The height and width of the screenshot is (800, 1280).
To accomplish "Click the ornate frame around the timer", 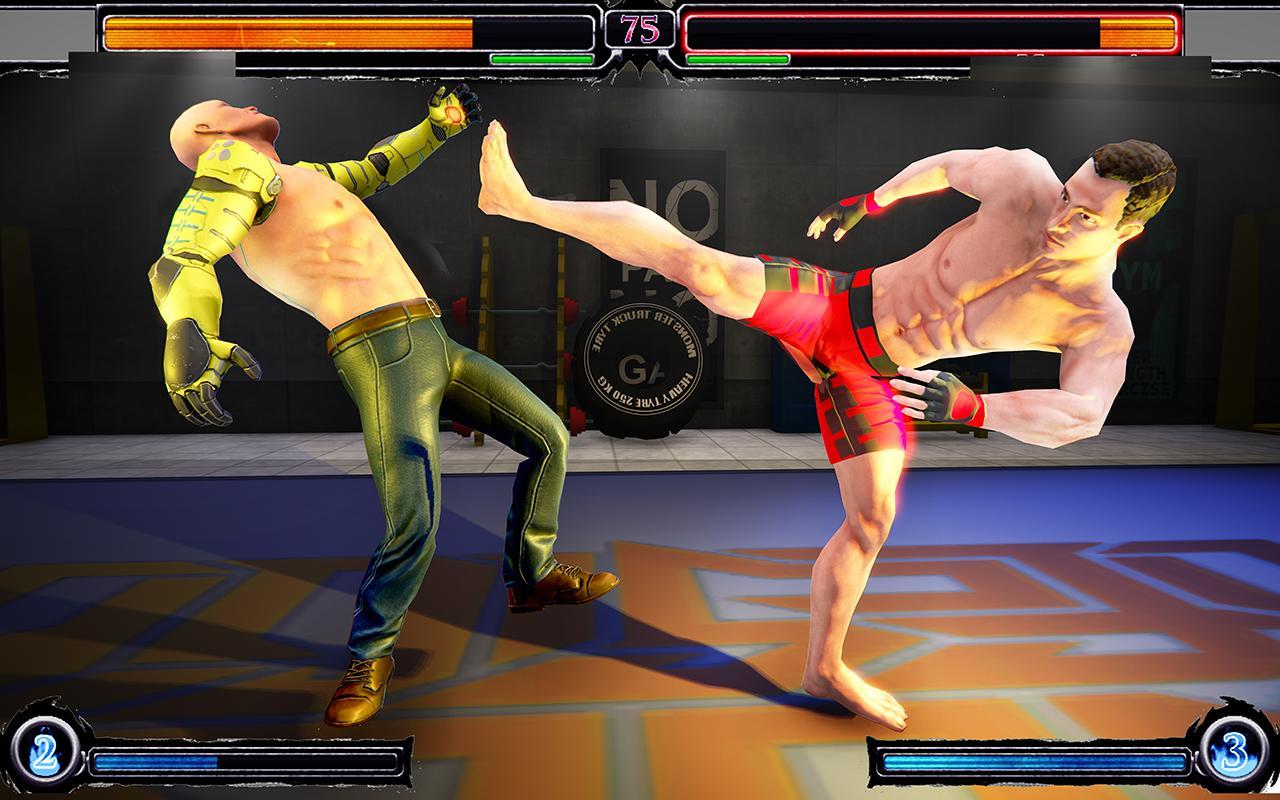I will coord(610,28).
